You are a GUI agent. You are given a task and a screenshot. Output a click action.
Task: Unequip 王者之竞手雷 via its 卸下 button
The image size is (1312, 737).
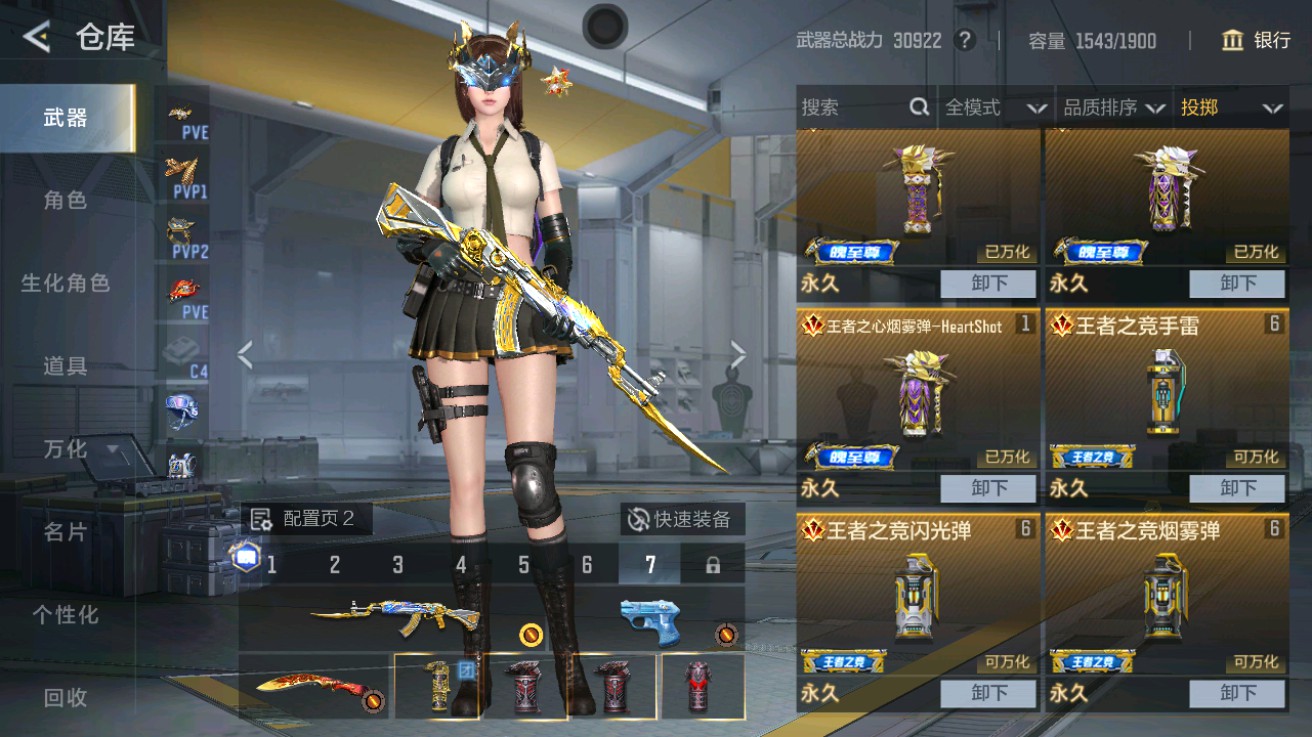click(x=1239, y=489)
